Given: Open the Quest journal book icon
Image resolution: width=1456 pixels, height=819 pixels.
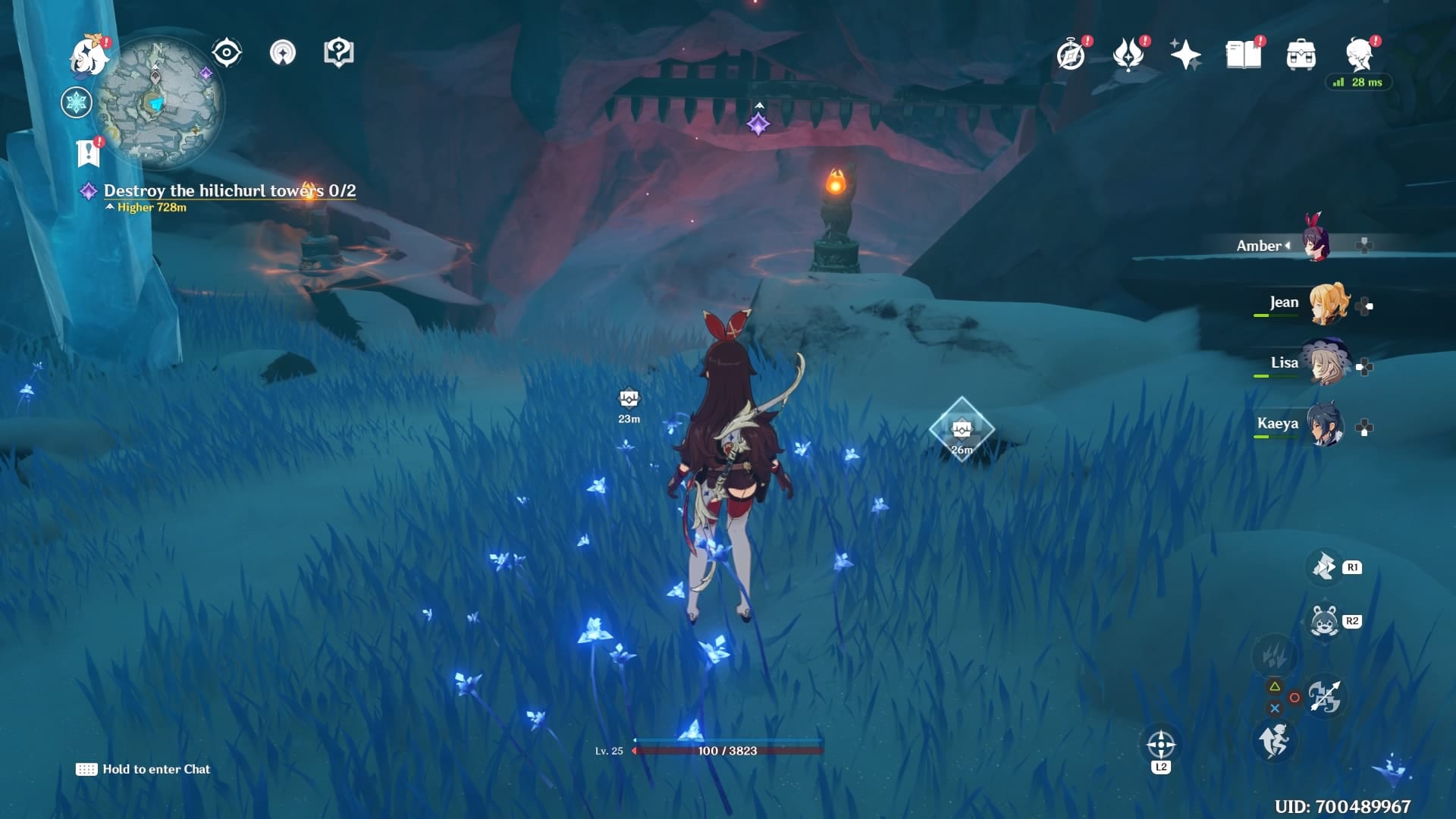Looking at the screenshot, I should pyautogui.click(x=1244, y=55).
